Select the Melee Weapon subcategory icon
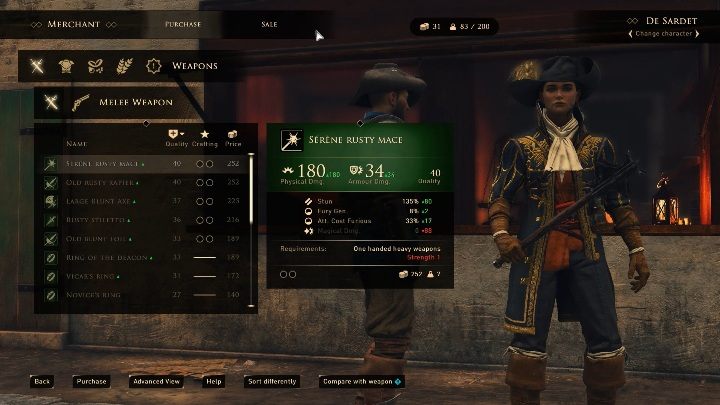This screenshot has width=720, height=405. (52, 101)
